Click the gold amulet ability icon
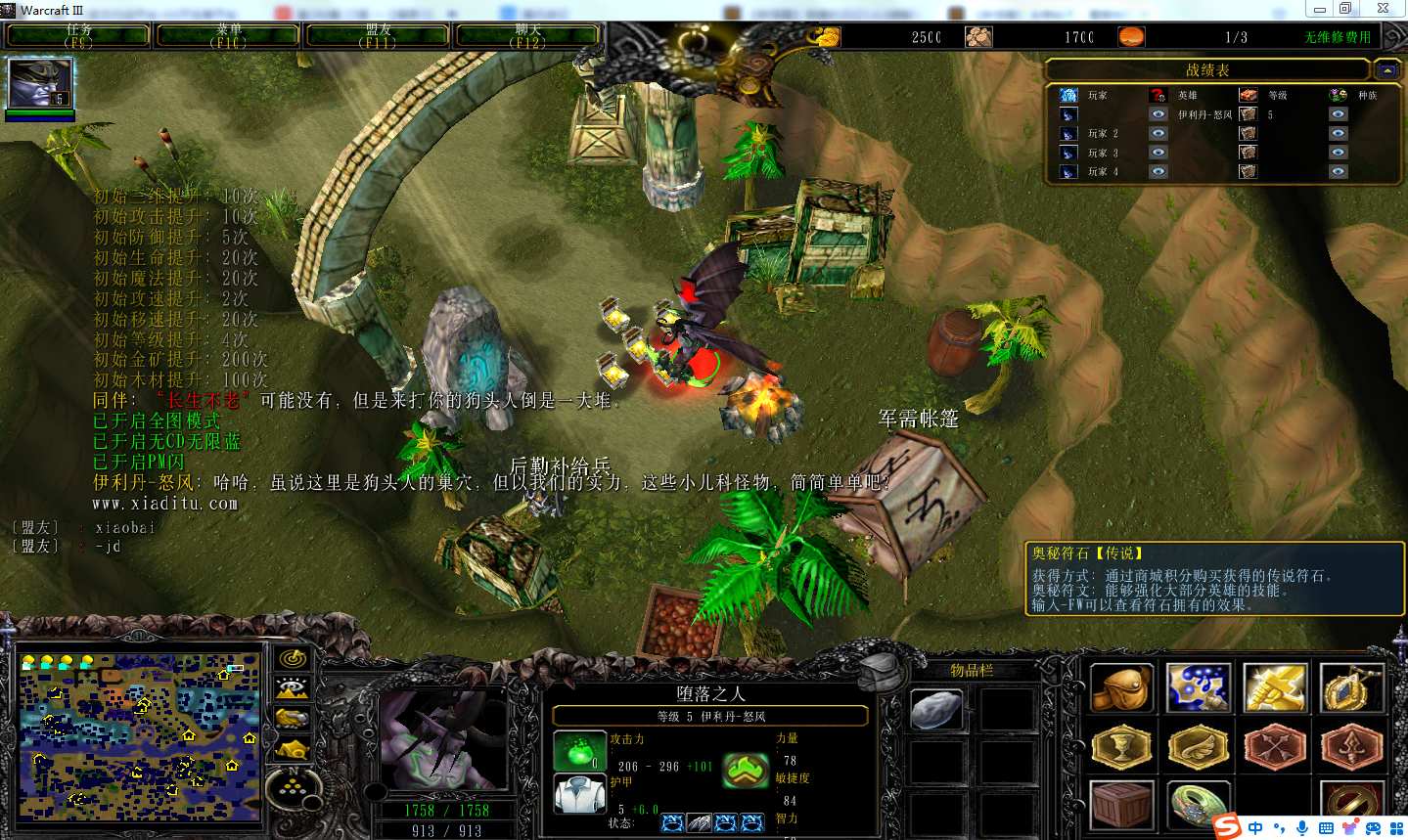The height and width of the screenshot is (840, 1408). 1350,687
